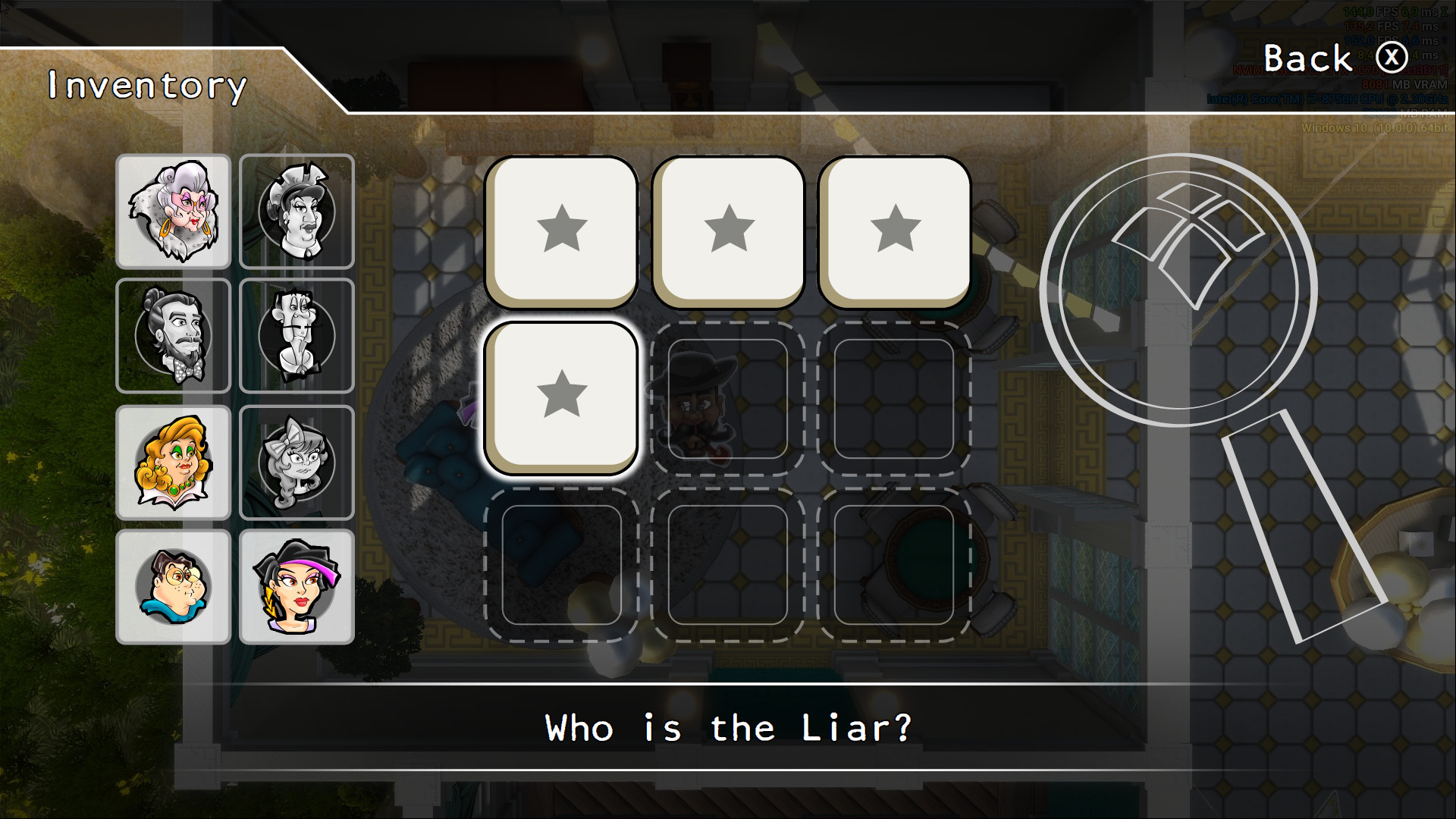Click the bottom-left empty clue slot

point(563,563)
